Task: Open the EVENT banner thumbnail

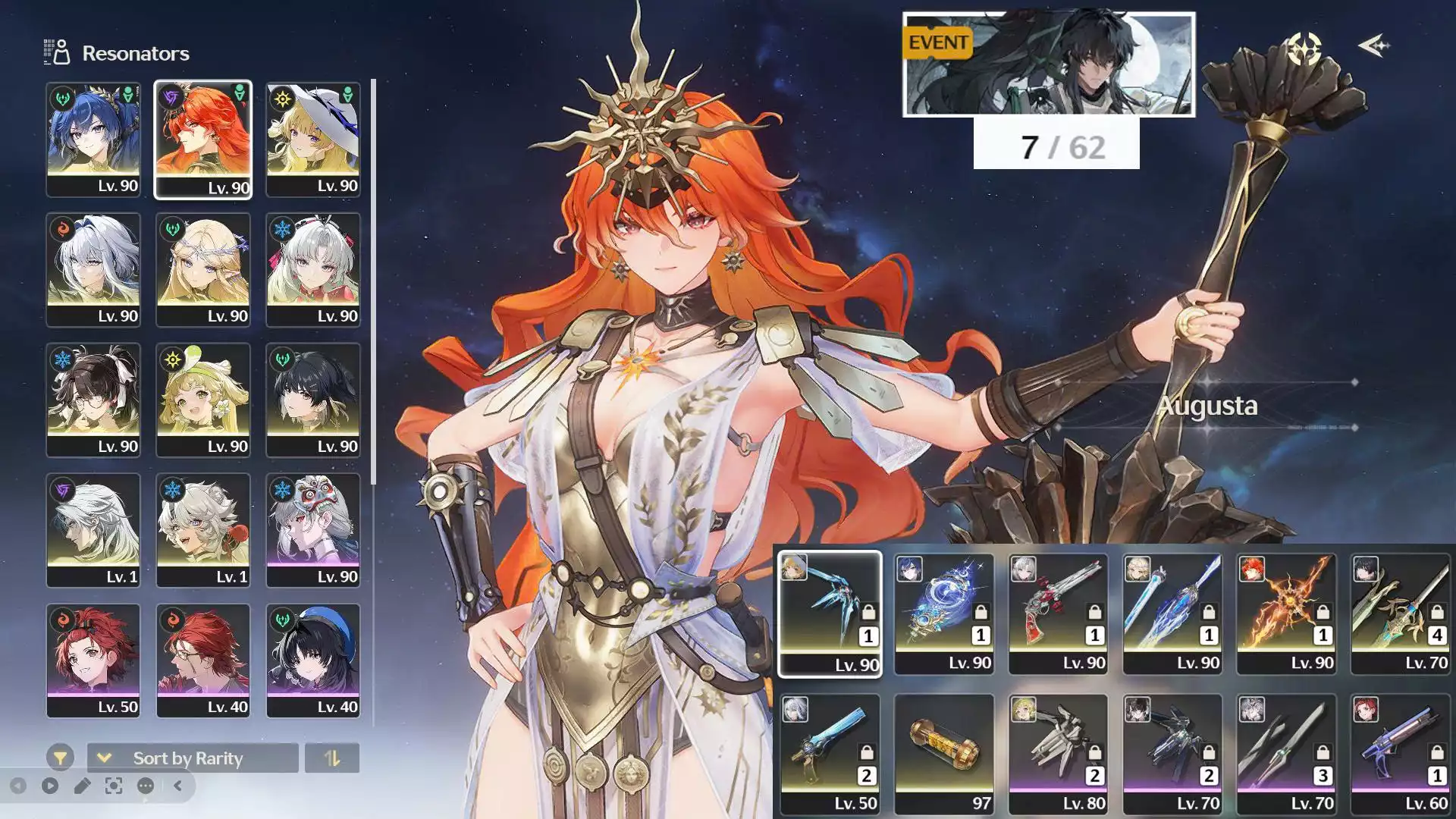Action: pos(1048,64)
